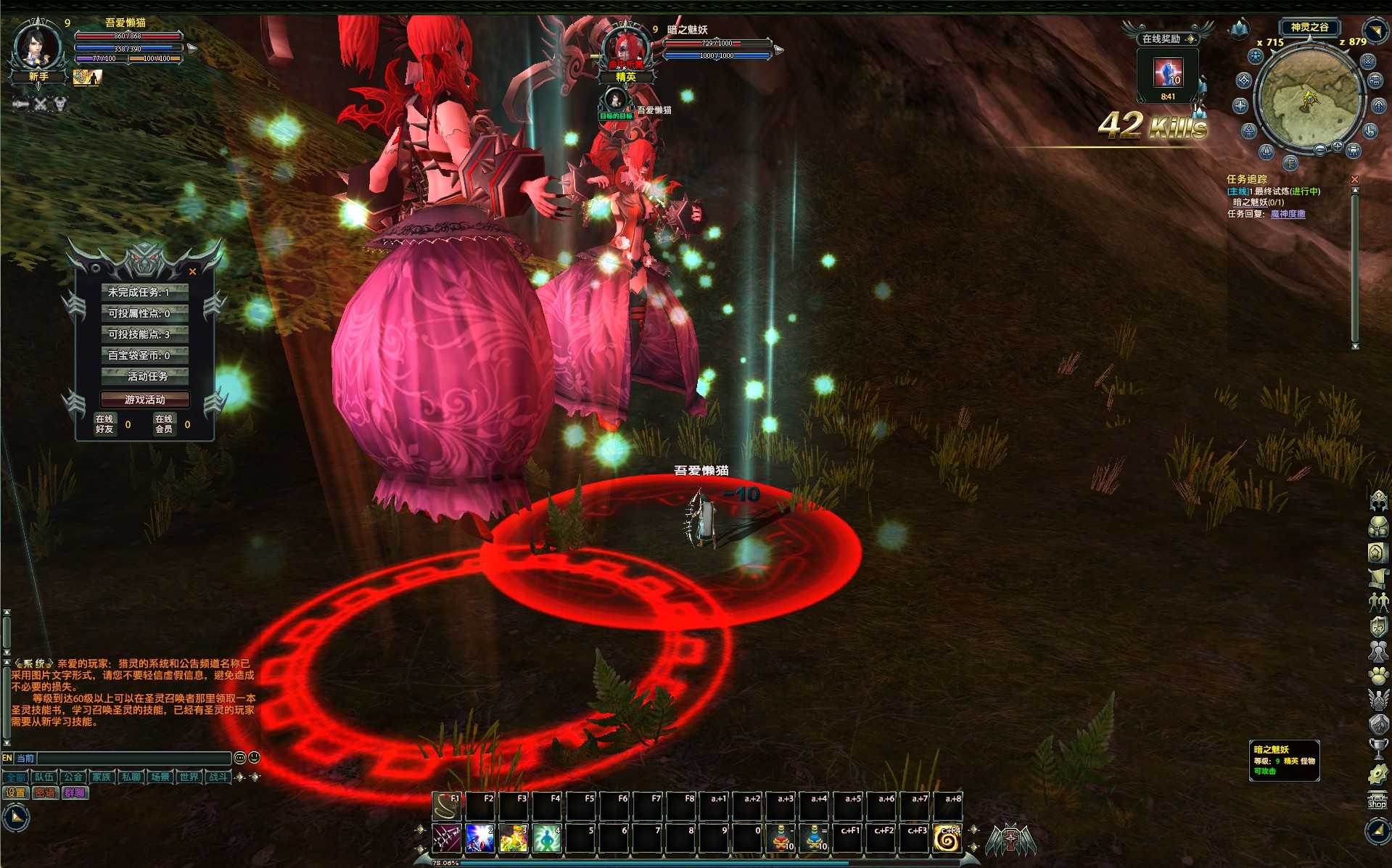Click the chat message input field
The height and width of the screenshot is (868, 1392).
[133, 758]
